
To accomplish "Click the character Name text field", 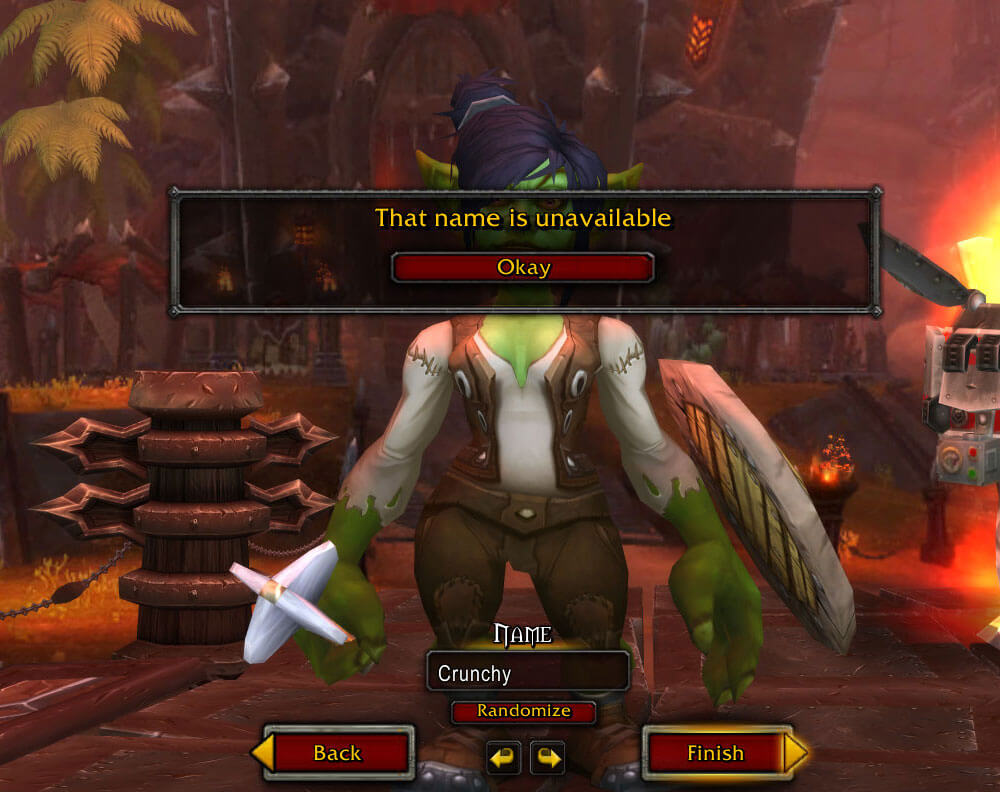I will 527,673.
